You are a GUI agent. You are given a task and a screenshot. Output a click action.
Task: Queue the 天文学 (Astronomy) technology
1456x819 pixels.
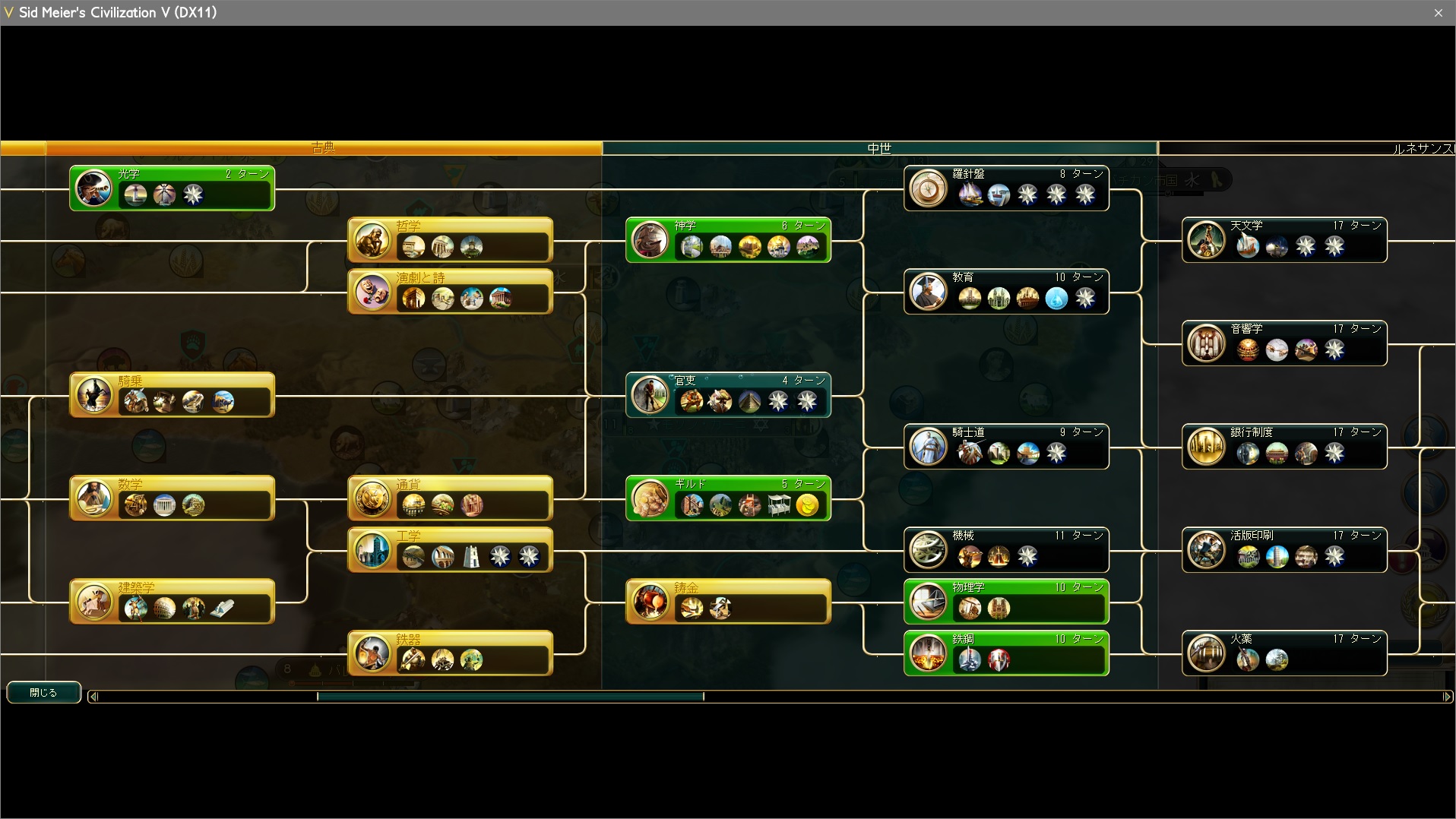point(1283,240)
